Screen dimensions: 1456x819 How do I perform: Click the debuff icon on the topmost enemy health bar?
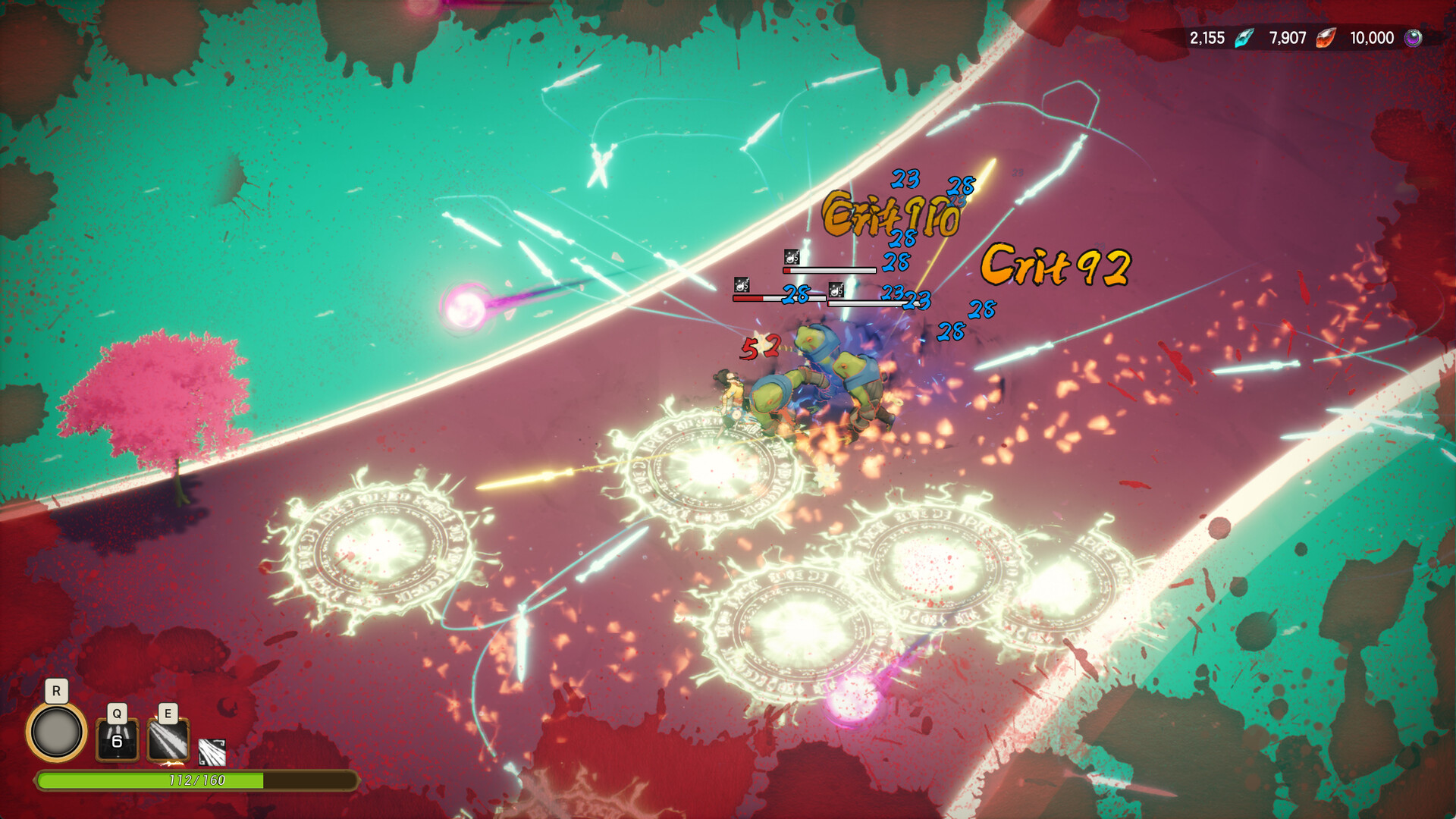point(791,258)
